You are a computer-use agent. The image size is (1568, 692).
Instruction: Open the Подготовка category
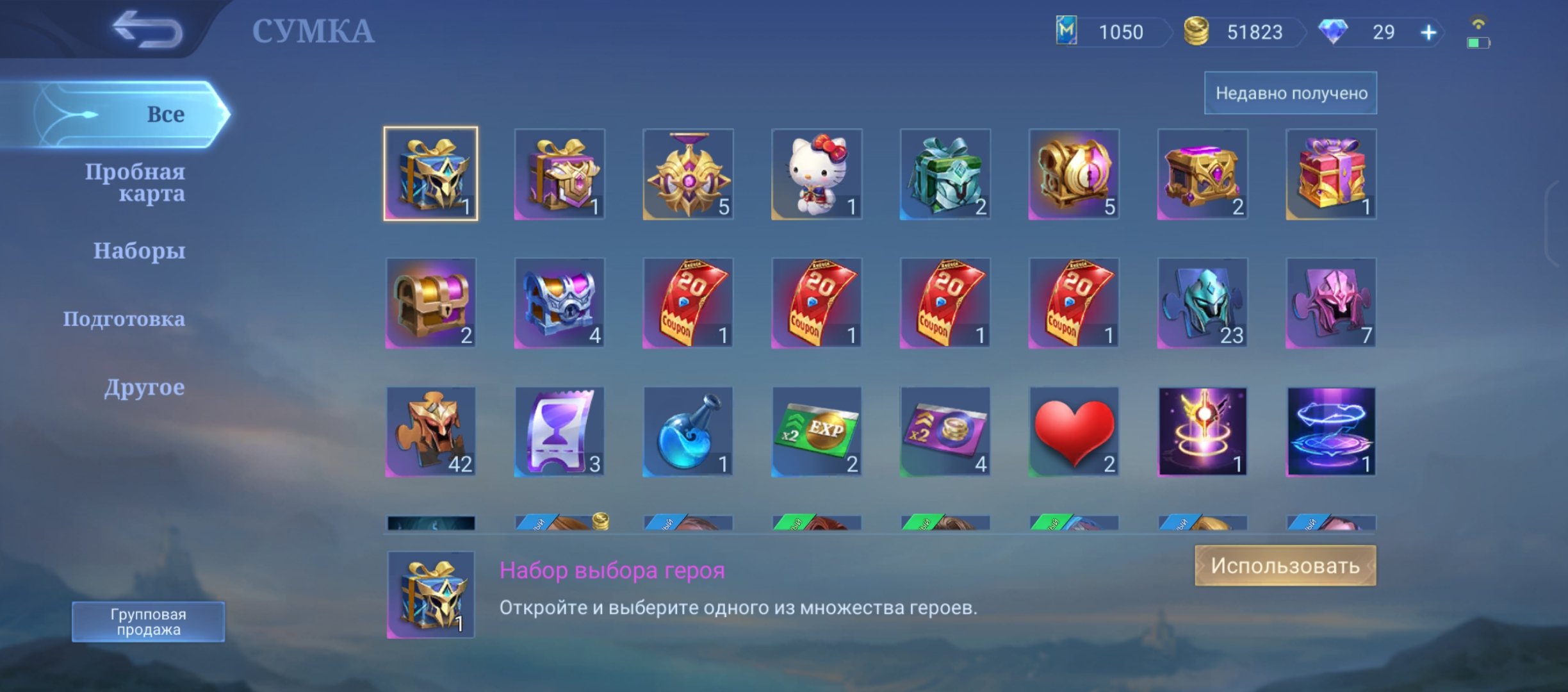pos(126,319)
